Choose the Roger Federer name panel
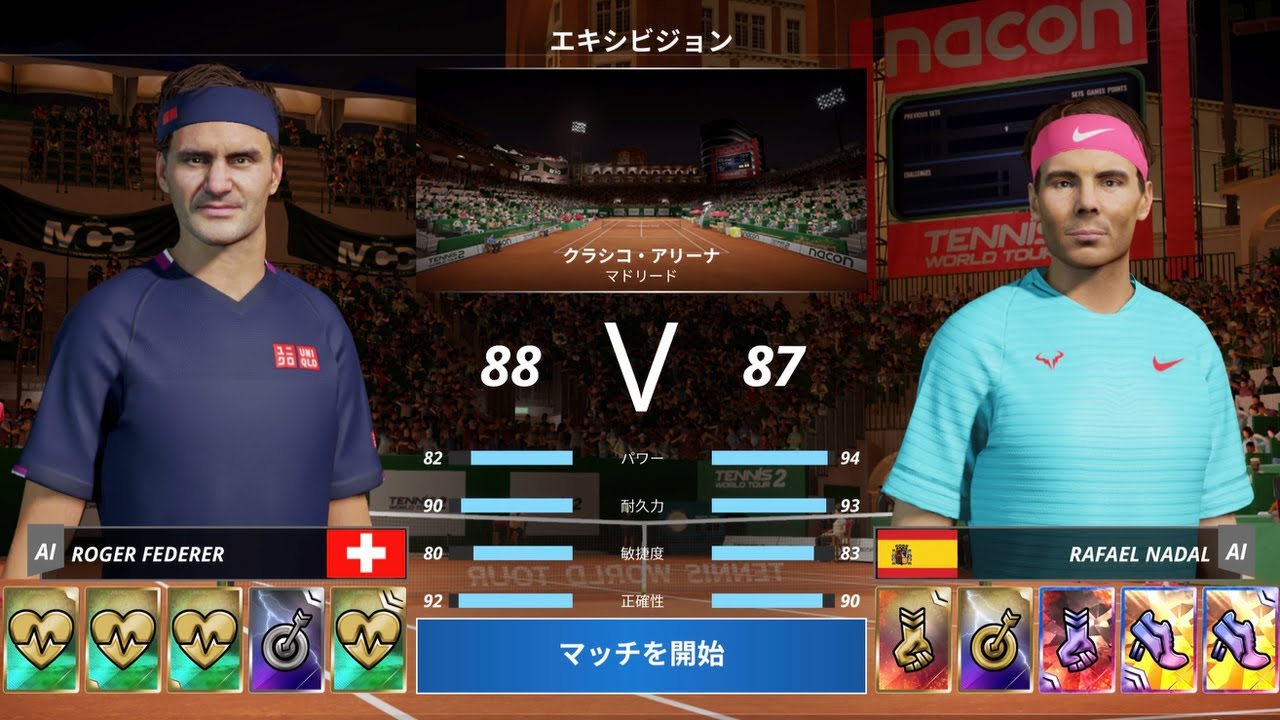This screenshot has width=1280, height=720. tap(190, 554)
